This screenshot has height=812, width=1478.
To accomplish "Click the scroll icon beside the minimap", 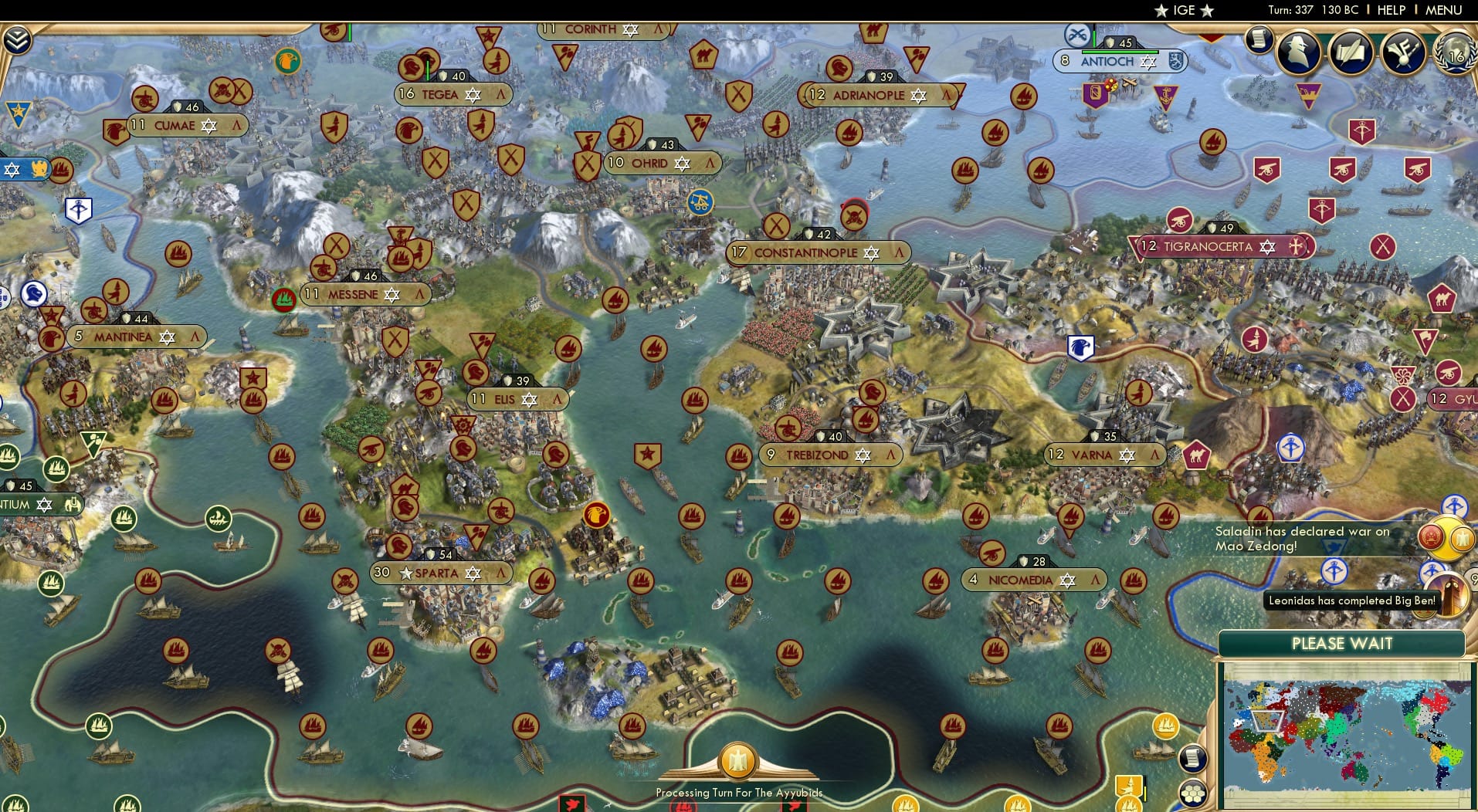I will tap(1192, 757).
